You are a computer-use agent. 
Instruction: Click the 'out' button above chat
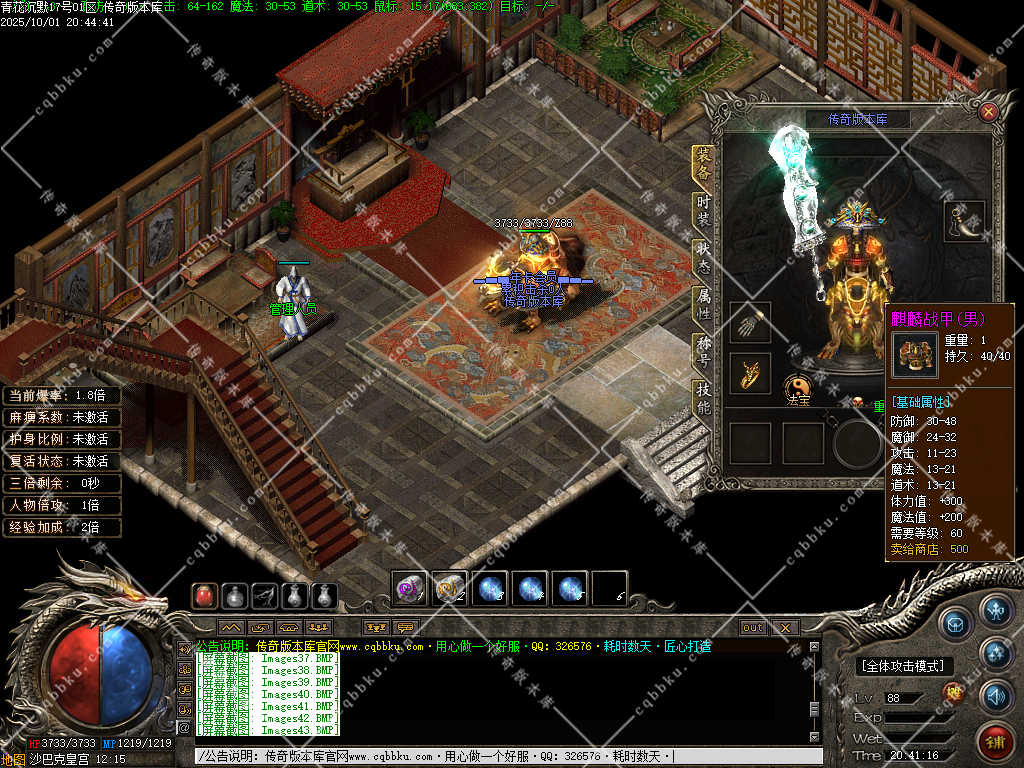(753, 628)
